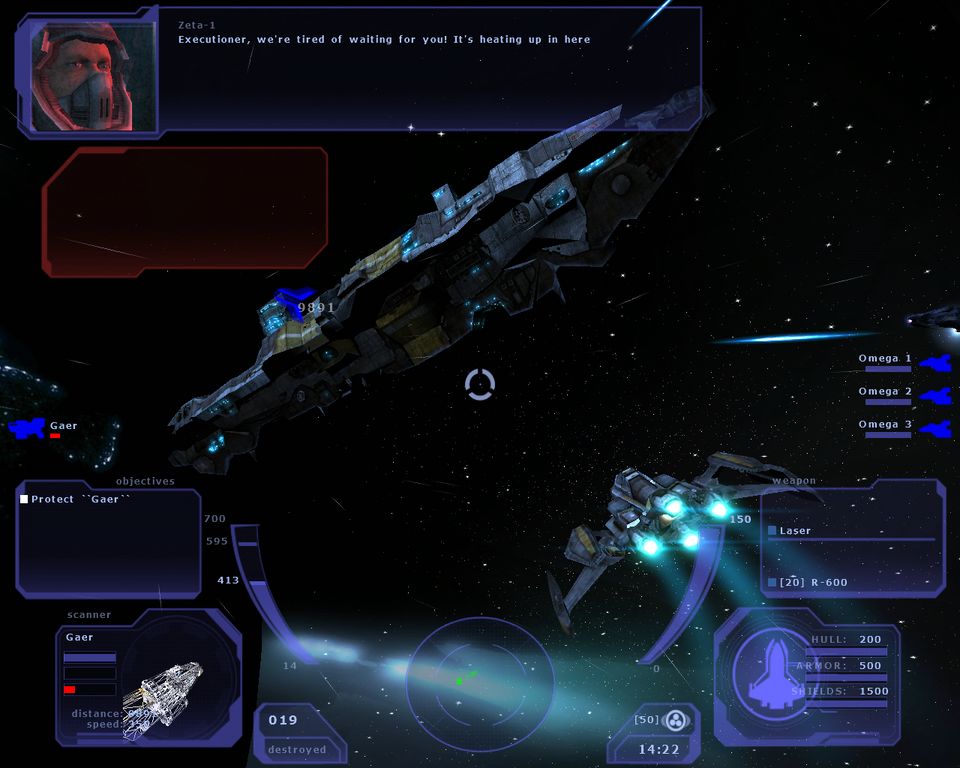The height and width of the screenshot is (768, 960).
Task: Click the three-ring special ability icon
Action: (x=676, y=720)
